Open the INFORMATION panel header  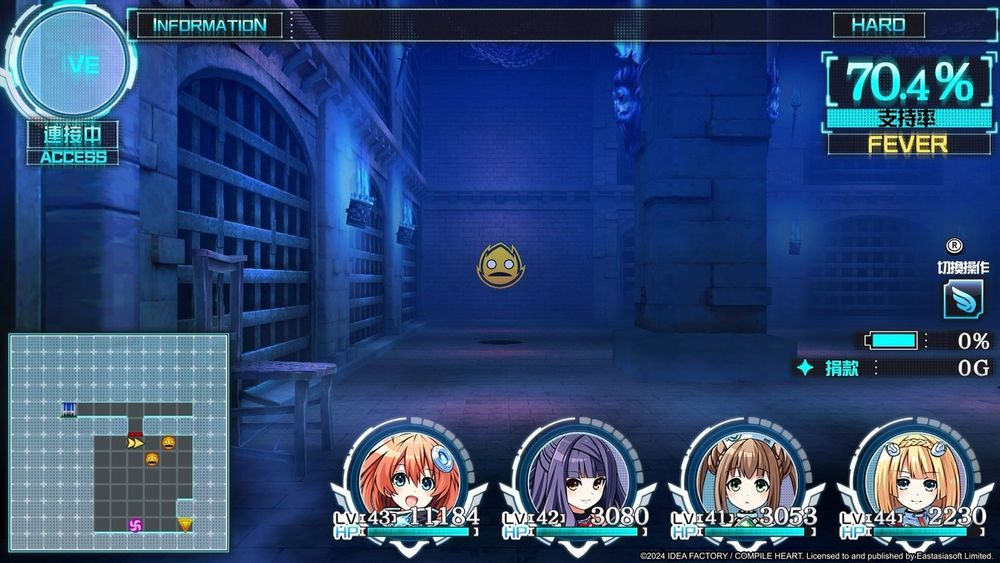pos(210,25)
